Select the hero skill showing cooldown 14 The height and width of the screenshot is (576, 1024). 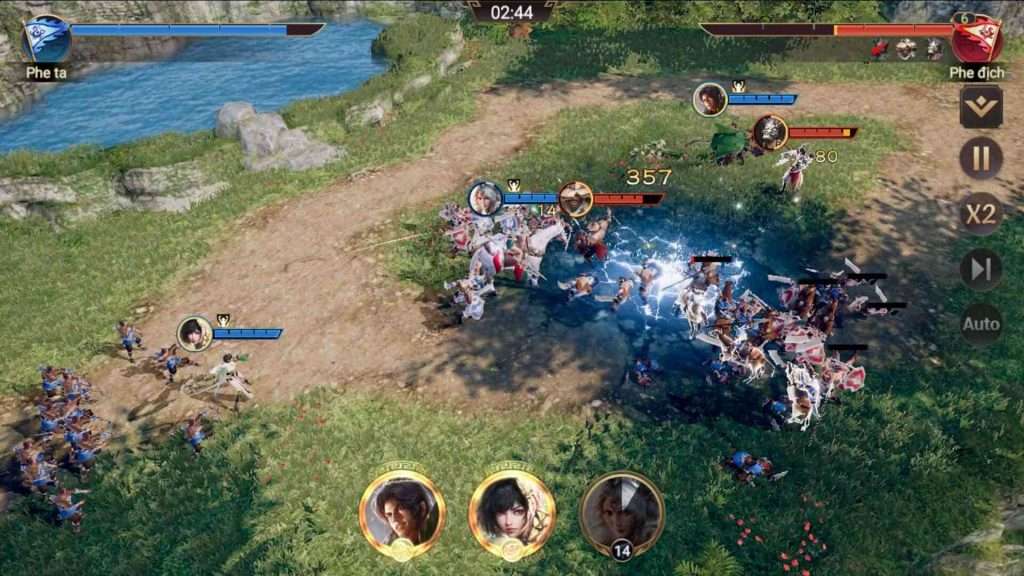(622, 513)
